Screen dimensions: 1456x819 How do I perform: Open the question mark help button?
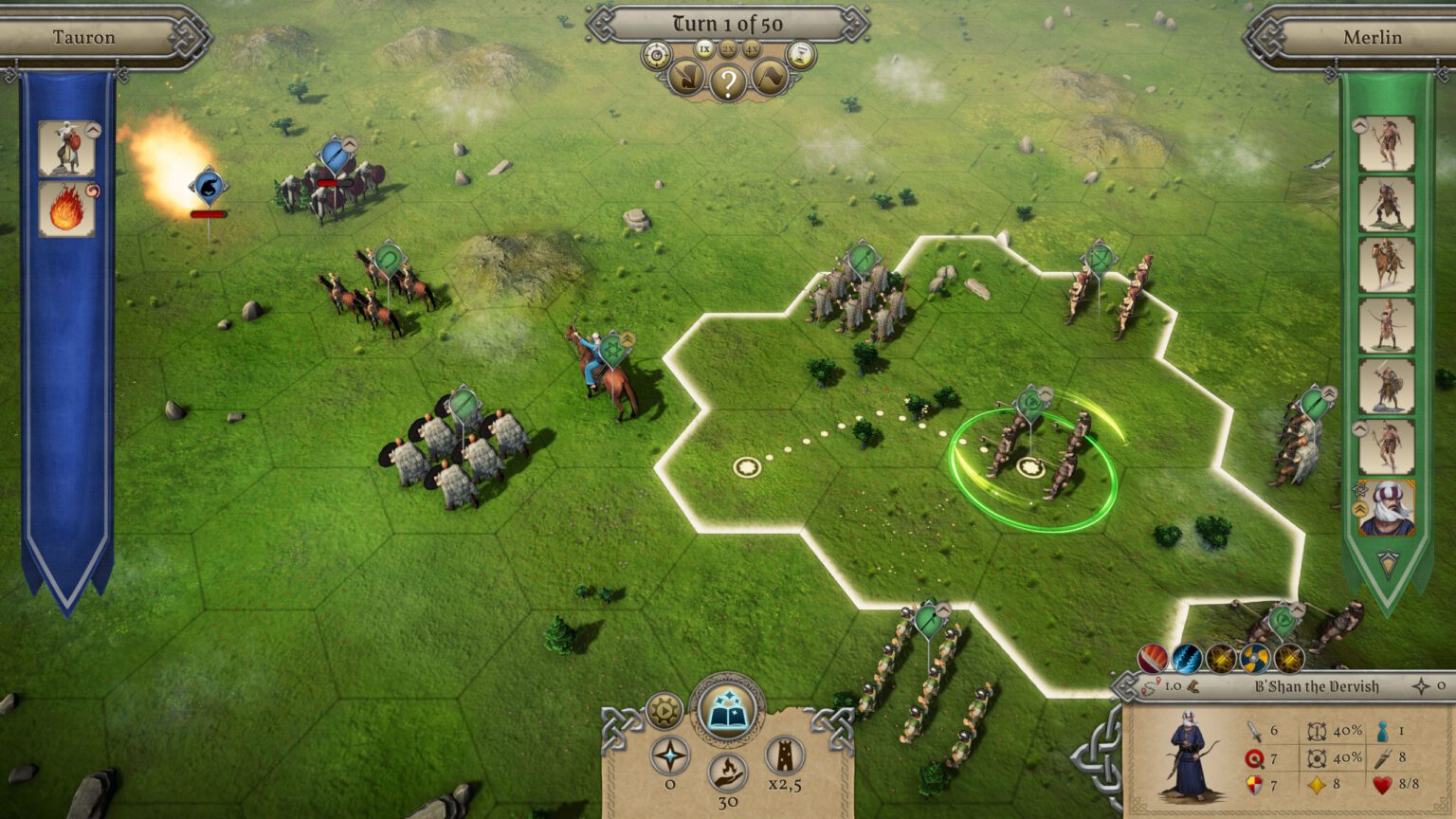pyautogui.click(x=728, y=83)
